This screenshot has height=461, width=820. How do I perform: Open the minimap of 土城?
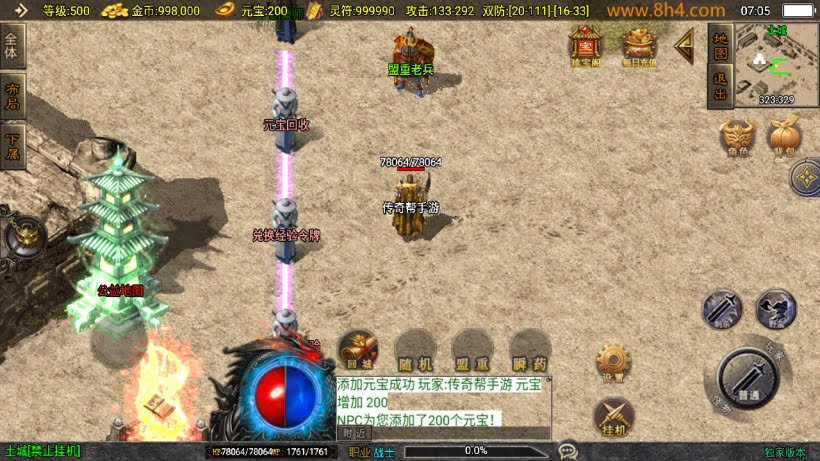pos(777,65)
